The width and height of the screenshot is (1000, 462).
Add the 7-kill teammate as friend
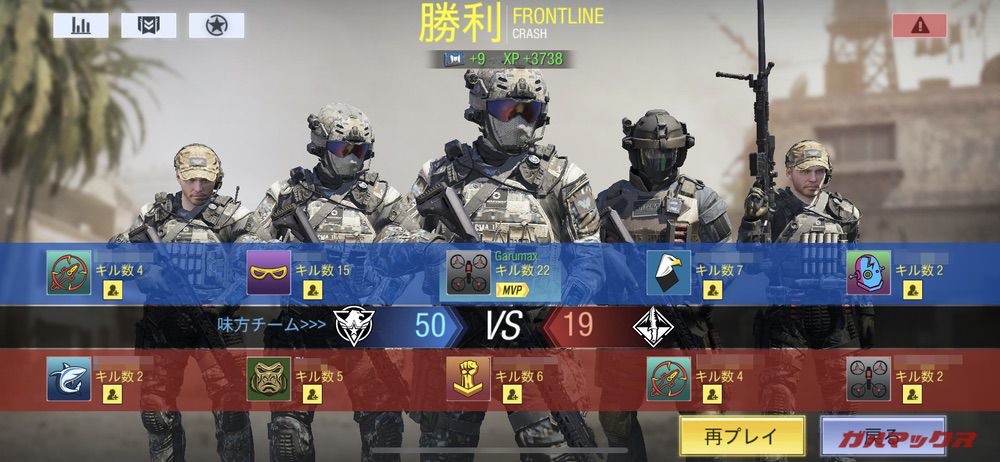pos(712,290)
